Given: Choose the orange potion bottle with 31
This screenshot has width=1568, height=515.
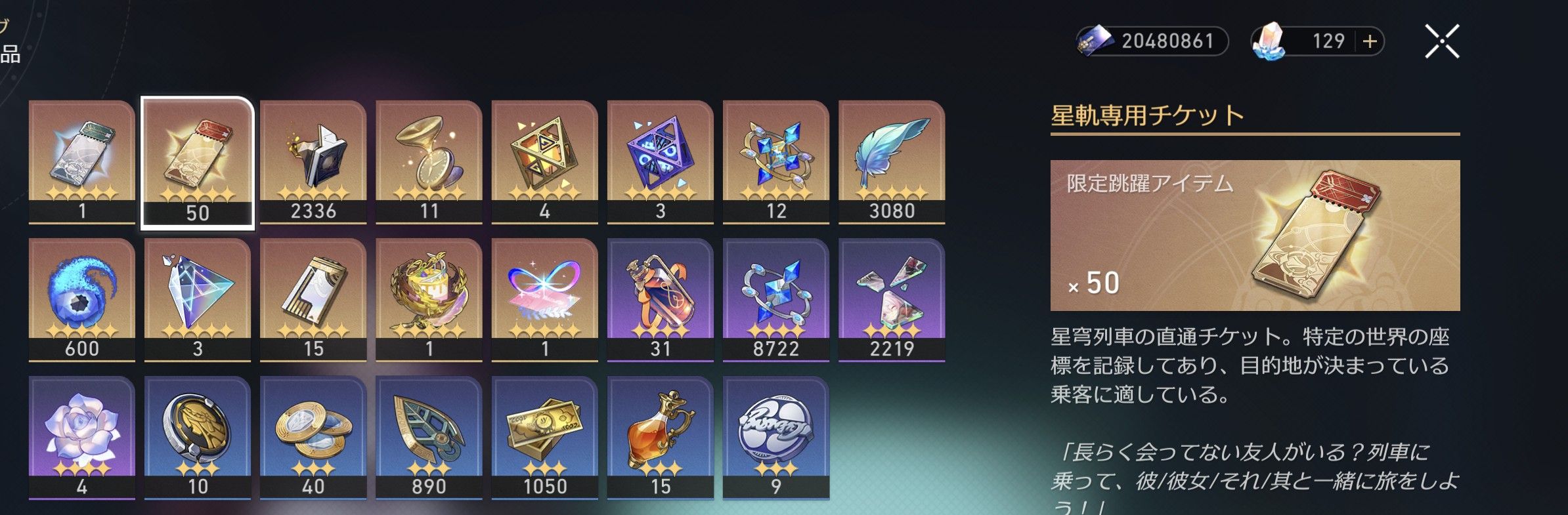Looking at the screenshot, I should pyautogui.click(x=660, y=299).
